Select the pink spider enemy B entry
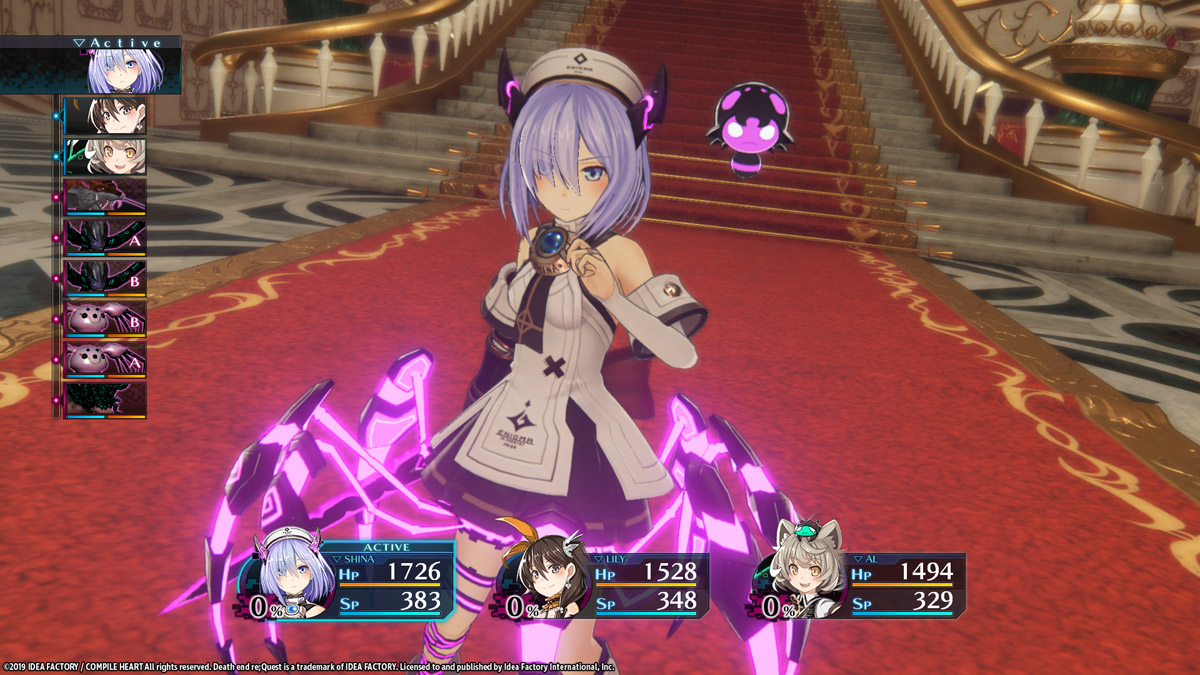The height and width of the screenshot is (675, 1200). pos(105,320)
